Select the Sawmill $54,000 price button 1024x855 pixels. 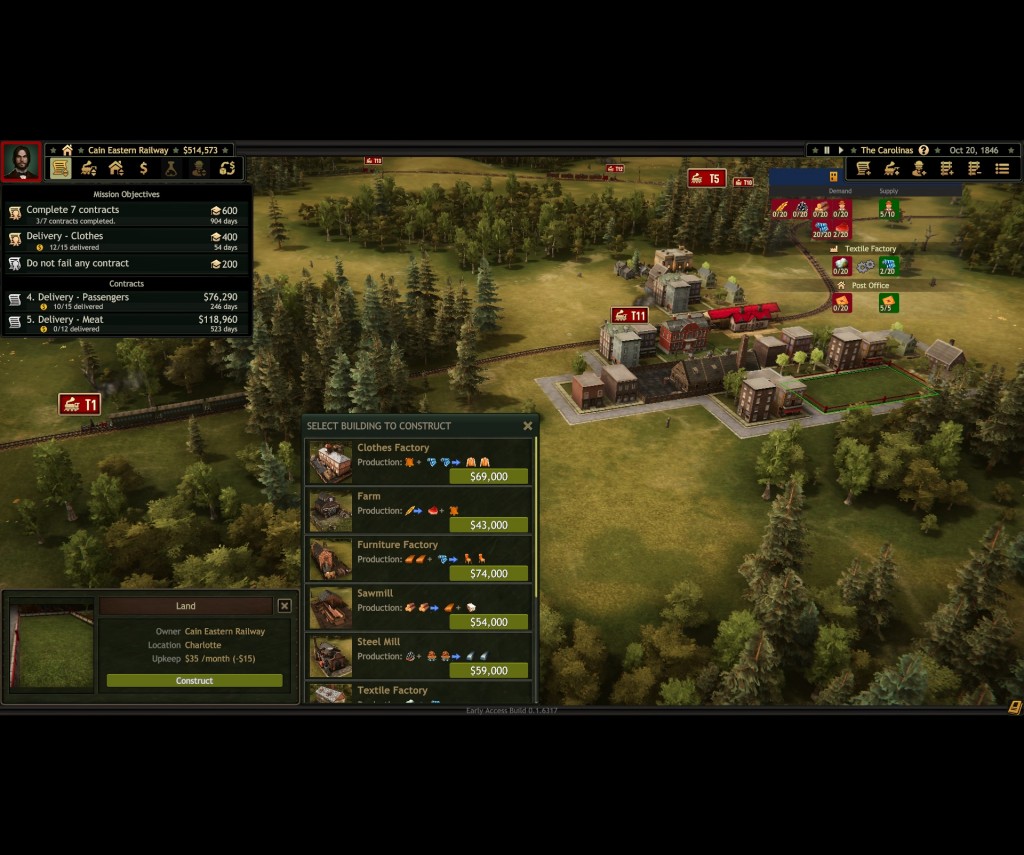pyautogui.click(x=489, y=622)
